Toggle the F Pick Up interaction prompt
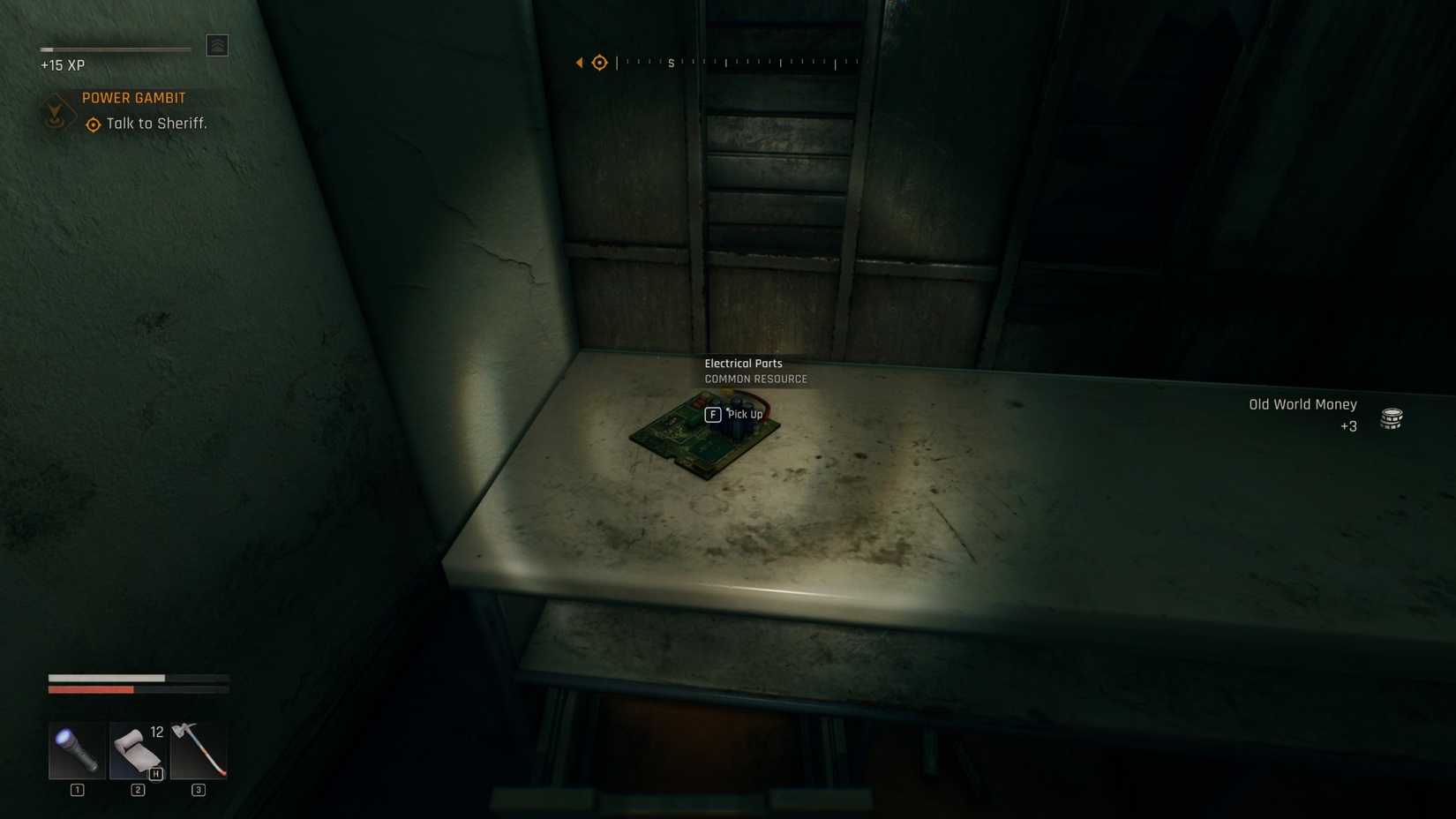 [x=713, y=414]
